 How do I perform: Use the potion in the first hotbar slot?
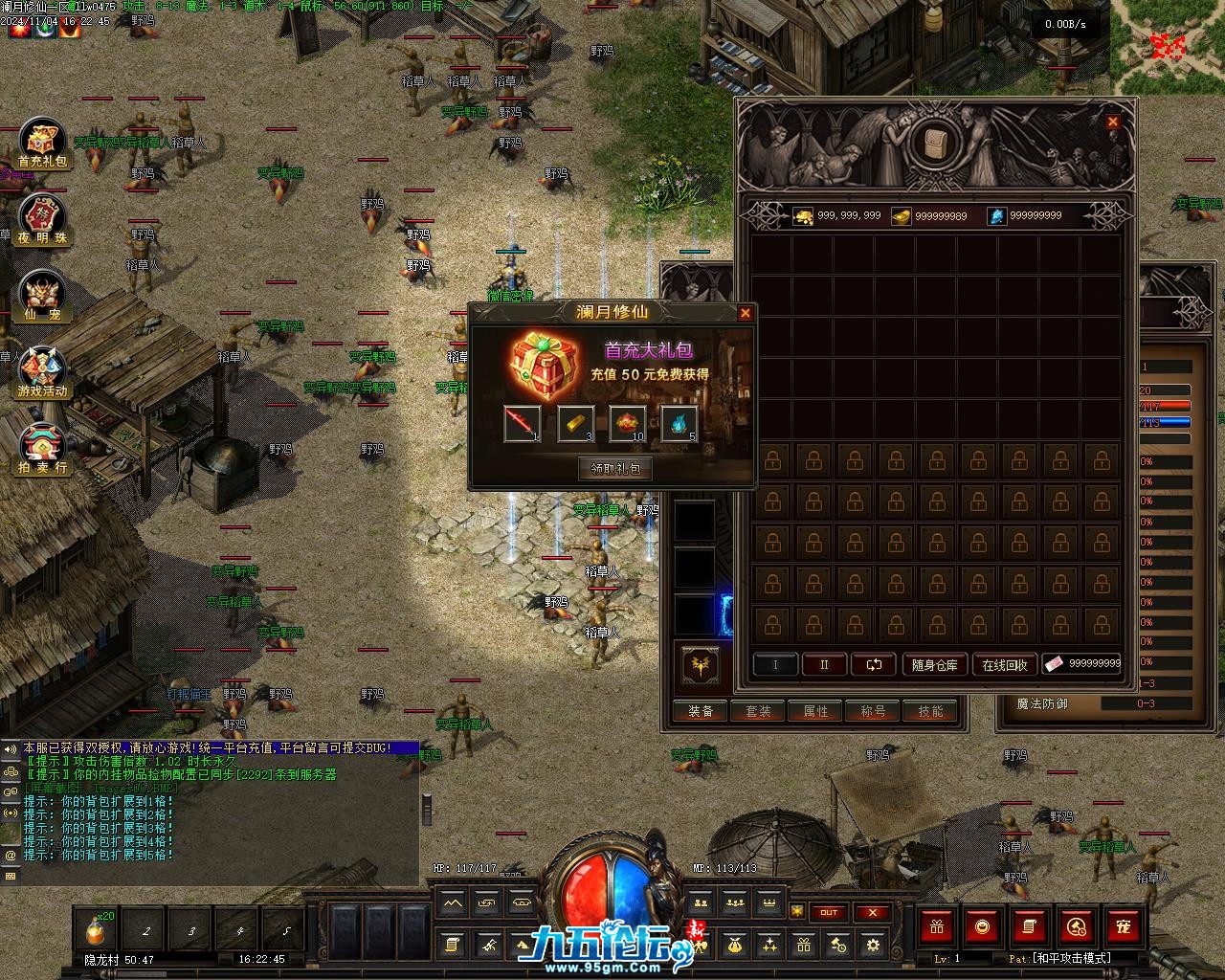coord(98,929)
